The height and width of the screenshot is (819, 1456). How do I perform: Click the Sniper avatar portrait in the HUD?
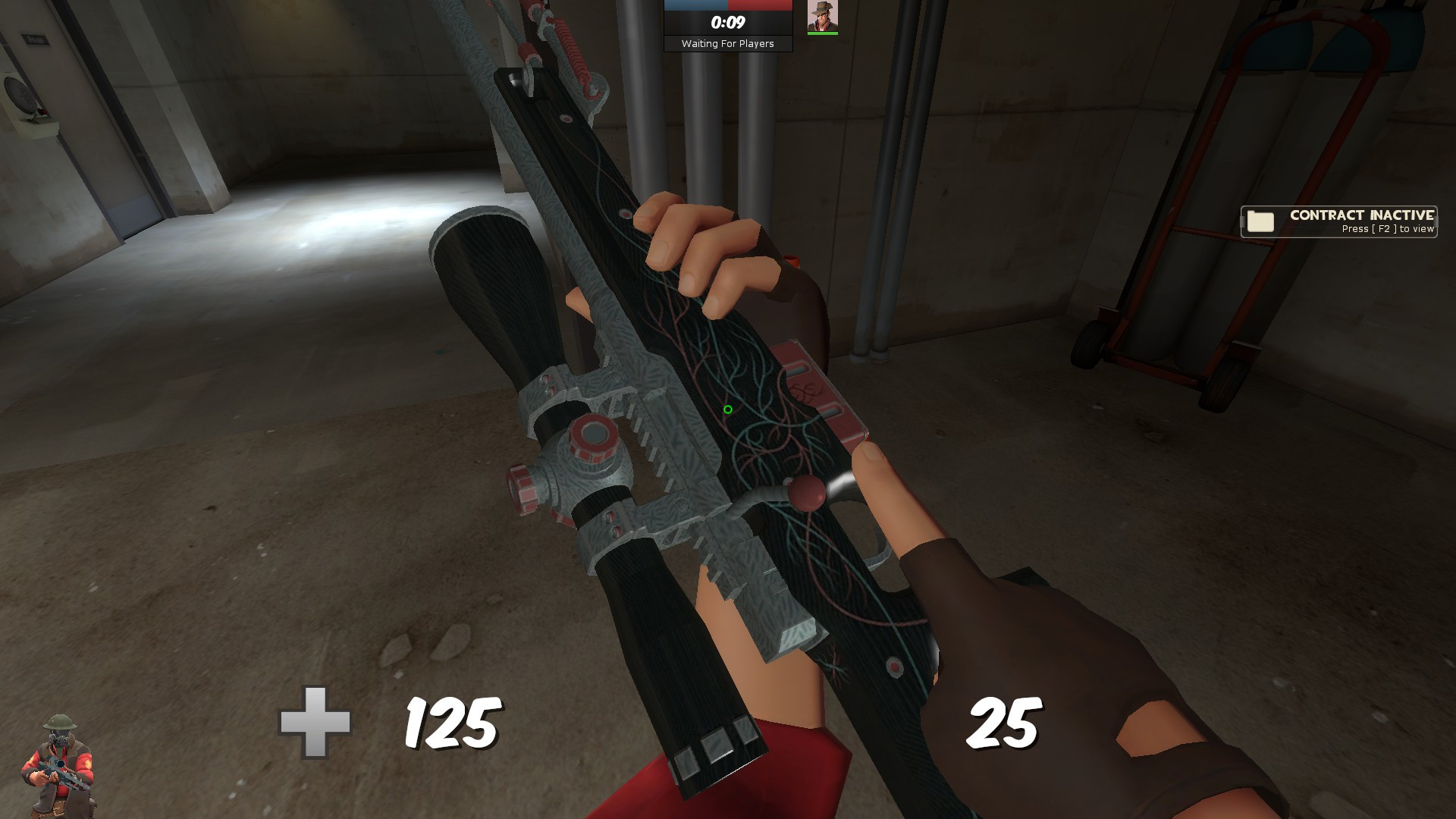[824, 17]
